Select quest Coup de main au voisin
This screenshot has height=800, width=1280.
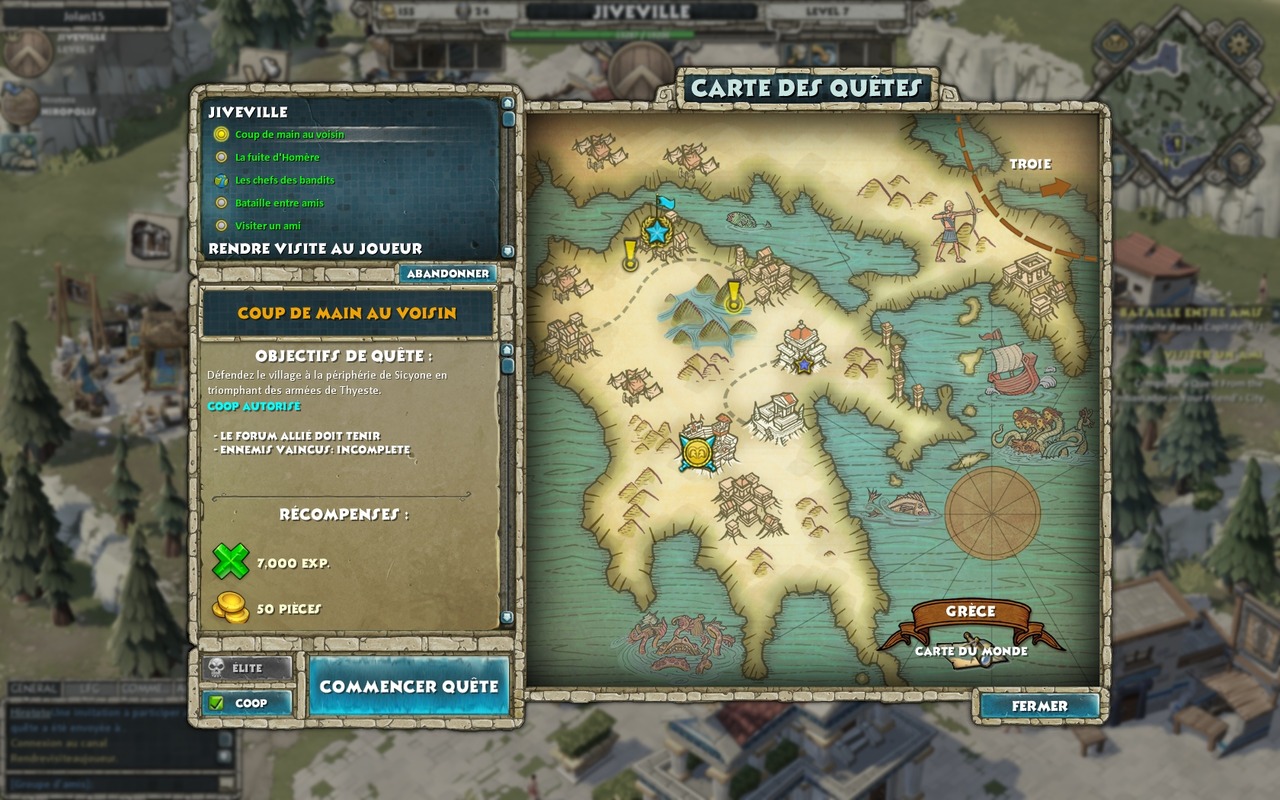pos(289,134)
